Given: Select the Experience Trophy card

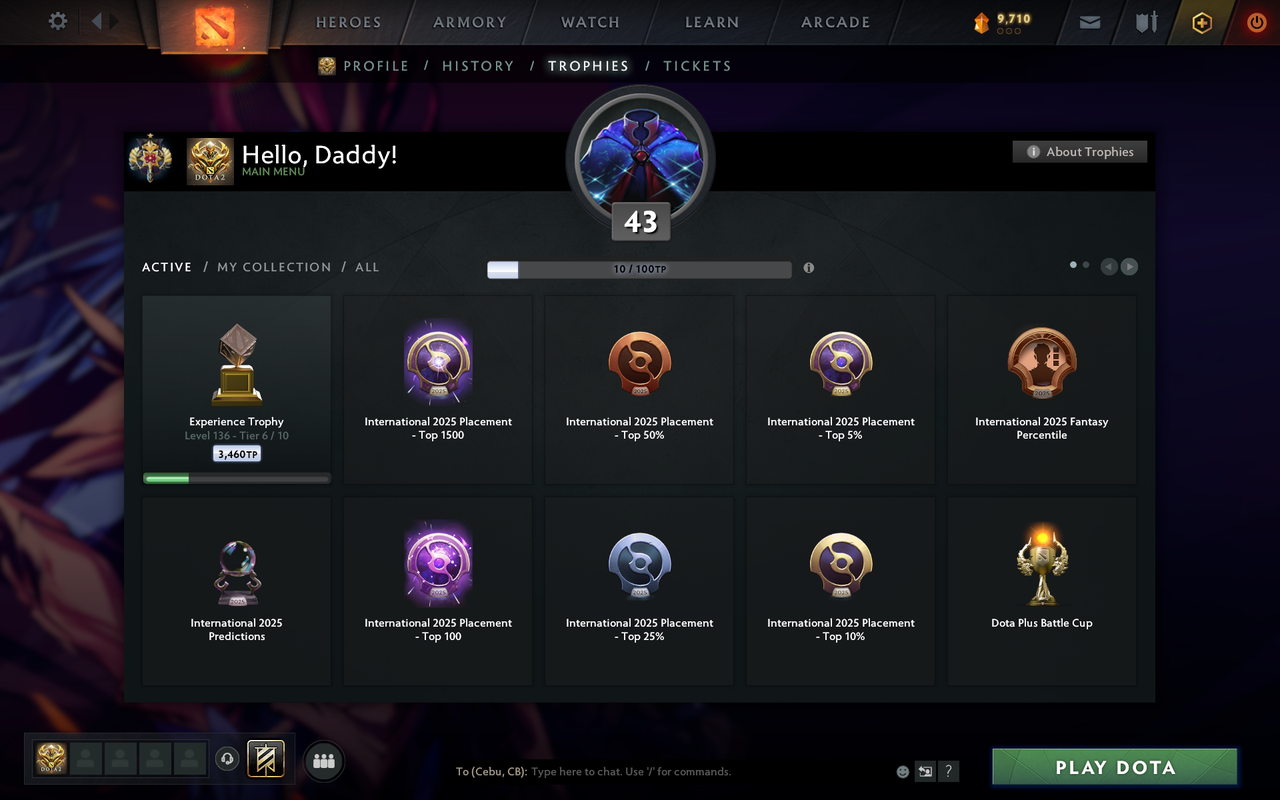Looking at the screenshot, I should tap(236, 388).
